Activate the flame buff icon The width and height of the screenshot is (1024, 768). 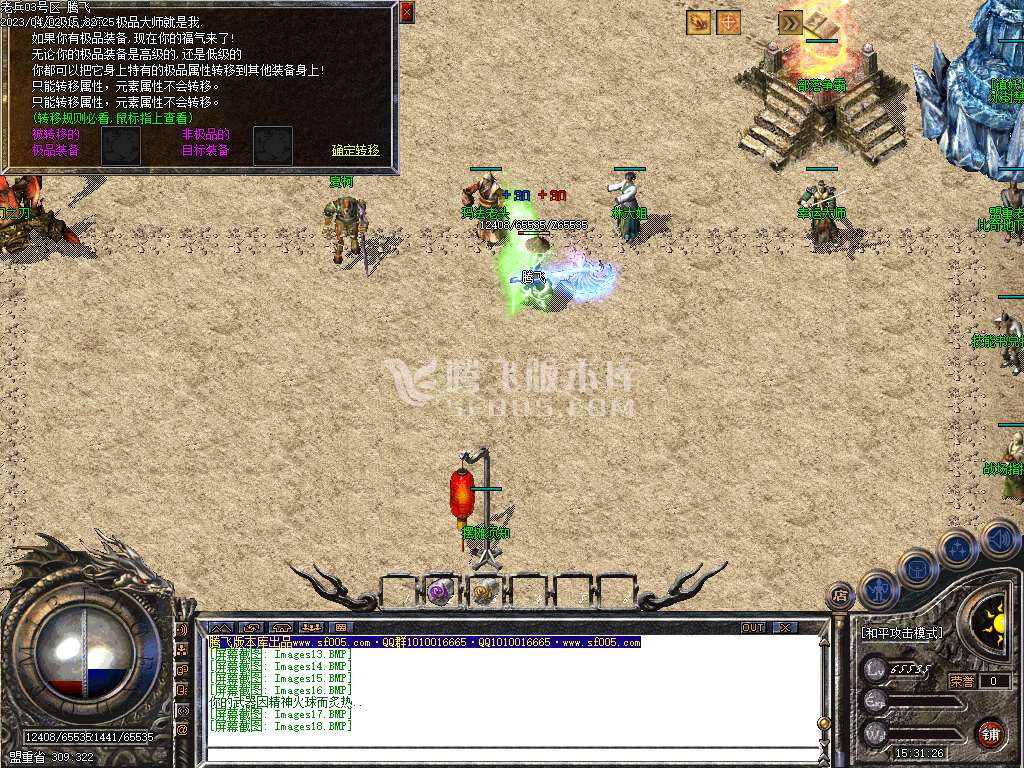[x=699, y=22]
